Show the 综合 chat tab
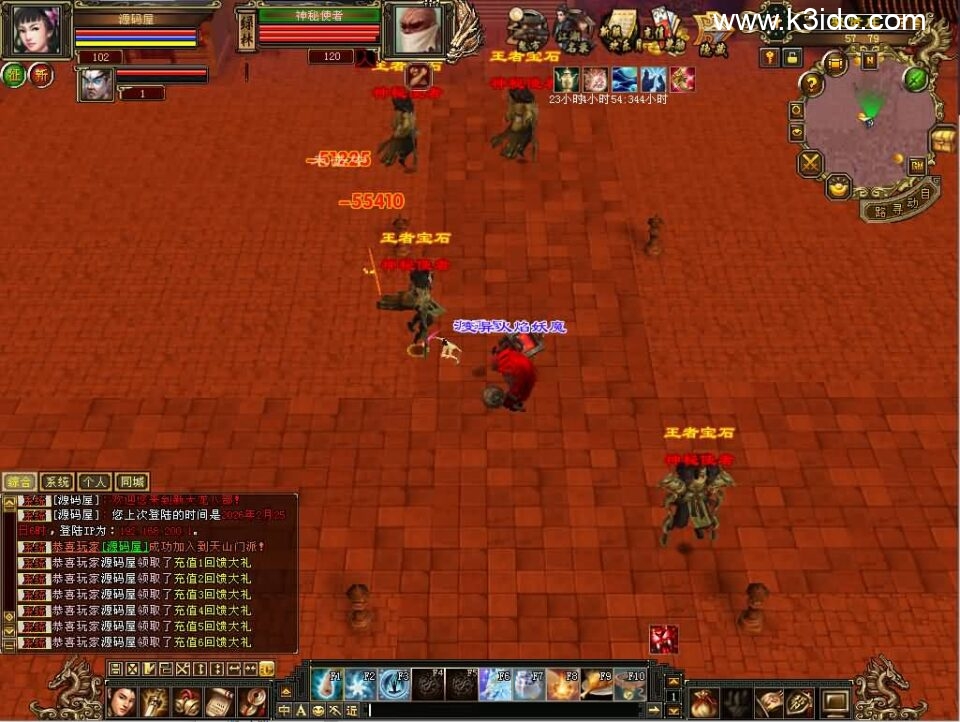 click(19, 482)
